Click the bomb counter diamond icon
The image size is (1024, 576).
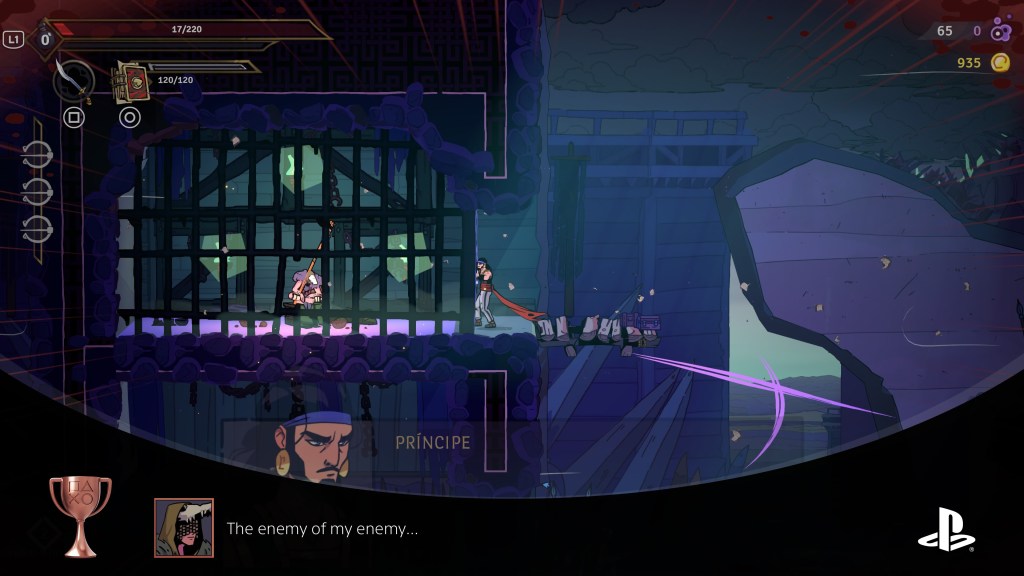(x=45, y=40)
